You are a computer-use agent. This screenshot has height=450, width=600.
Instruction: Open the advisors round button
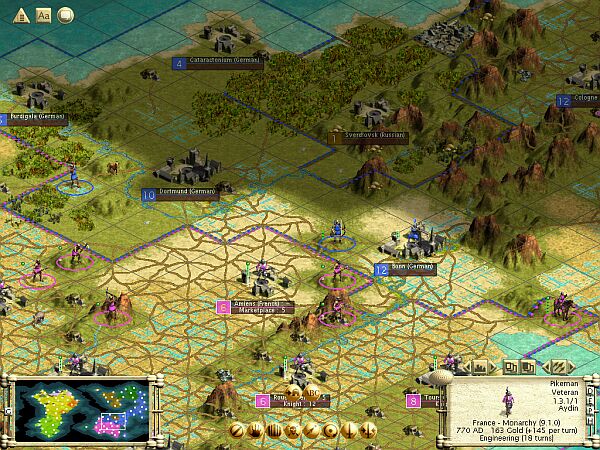[x=65, y=15]
